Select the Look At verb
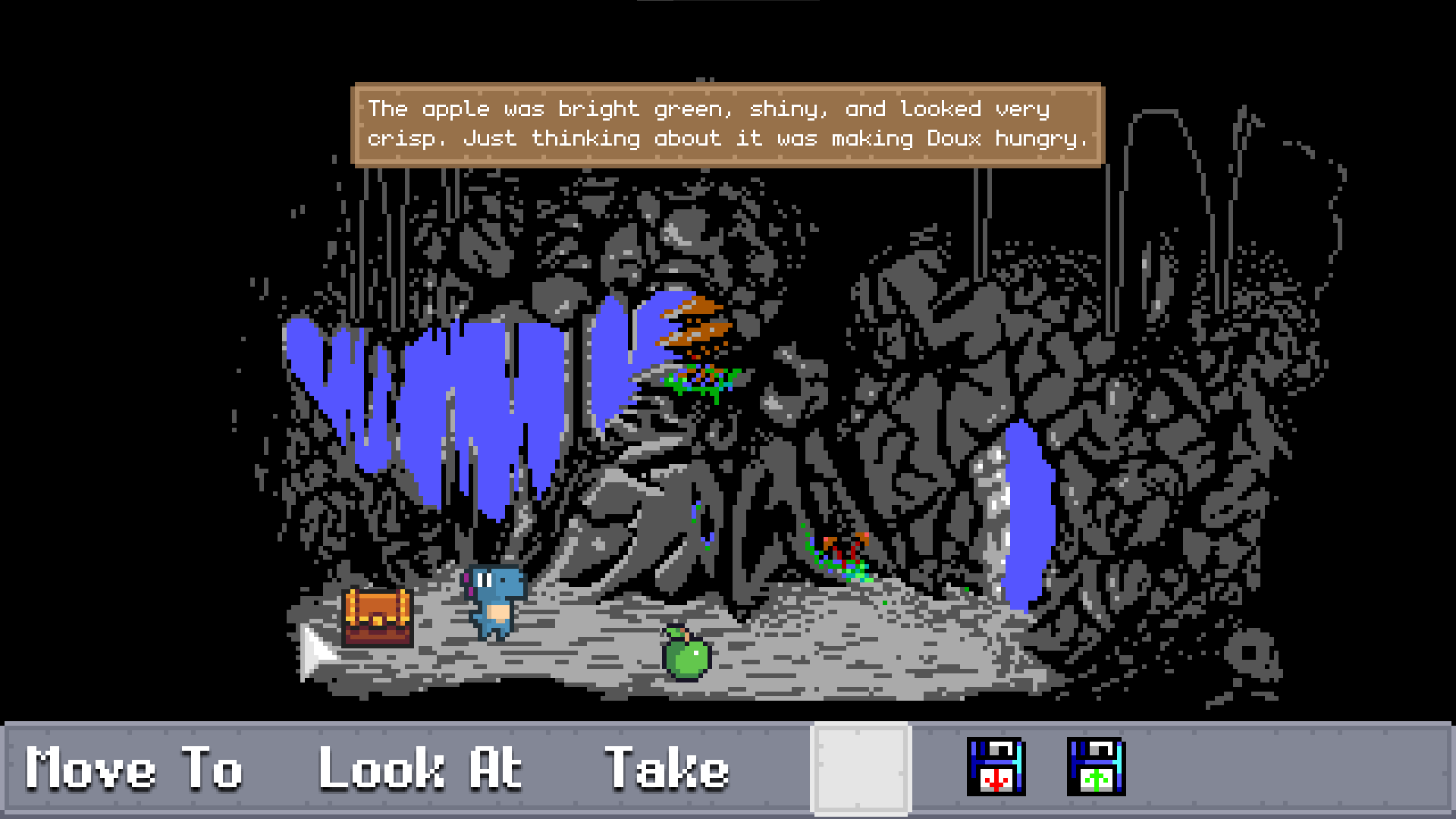 pos(419,768)
